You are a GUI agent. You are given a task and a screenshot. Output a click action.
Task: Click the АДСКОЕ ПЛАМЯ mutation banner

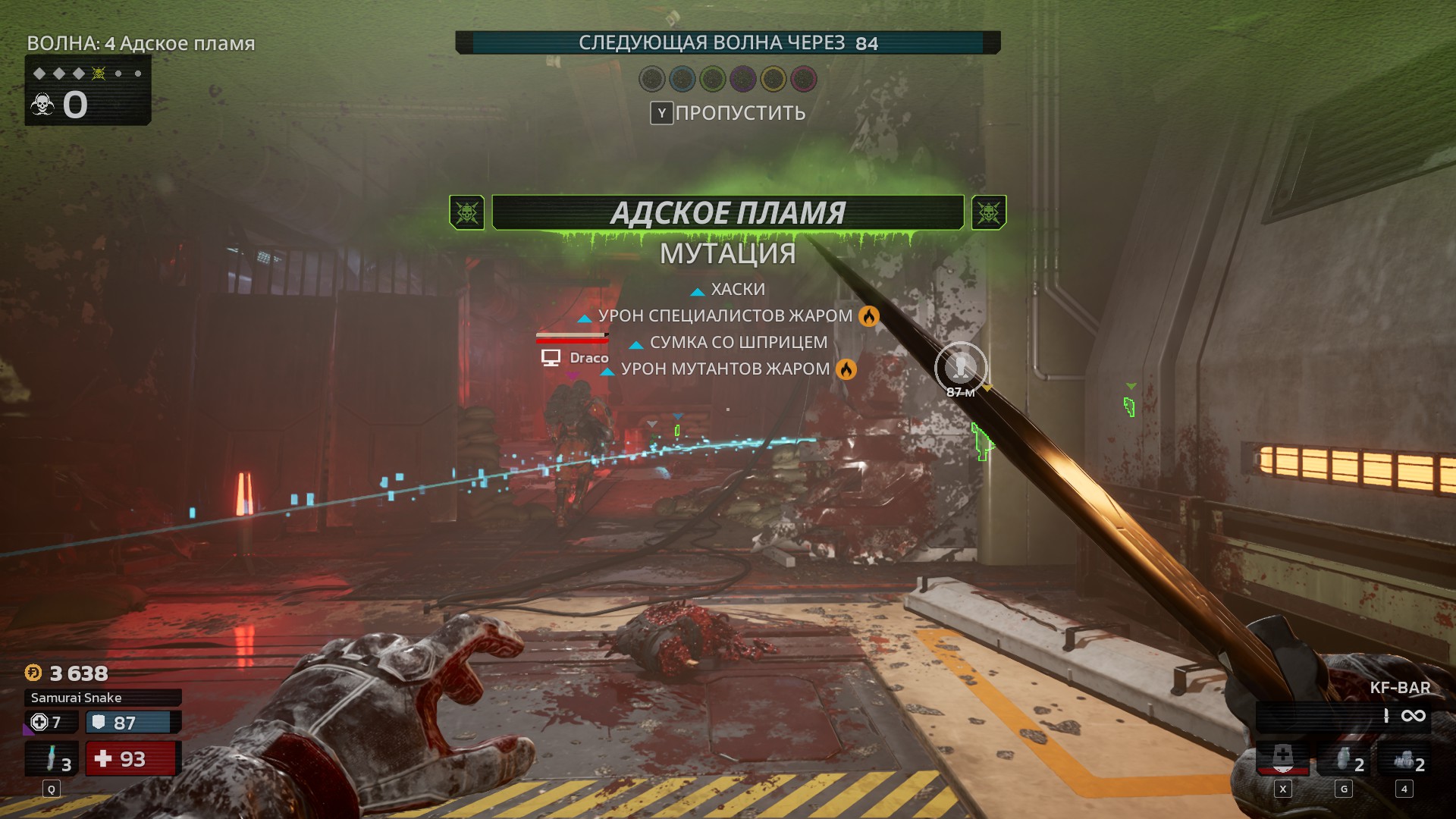727,213
